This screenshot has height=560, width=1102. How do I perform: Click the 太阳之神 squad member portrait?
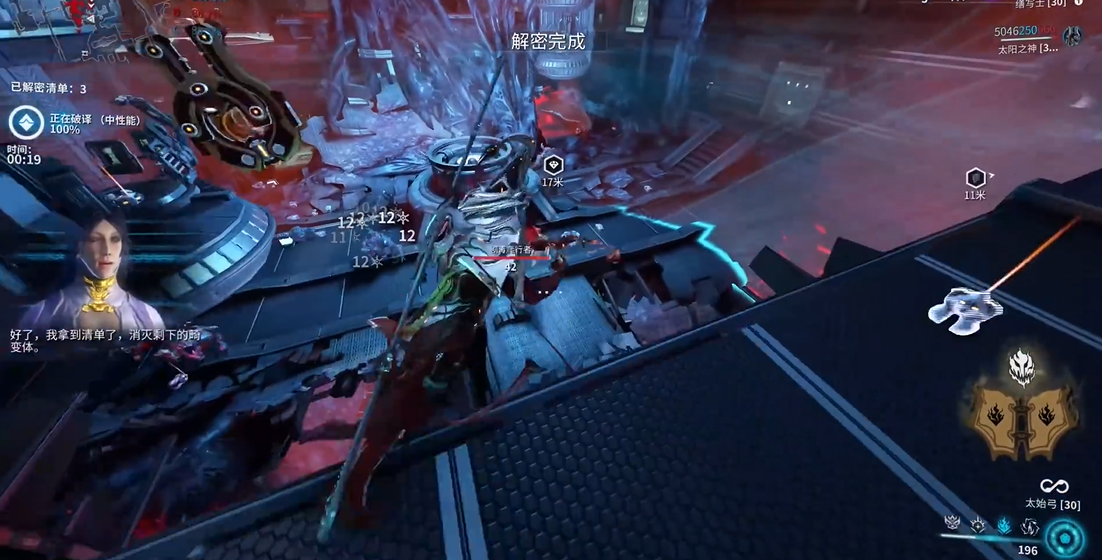(x=1073, y=37)
